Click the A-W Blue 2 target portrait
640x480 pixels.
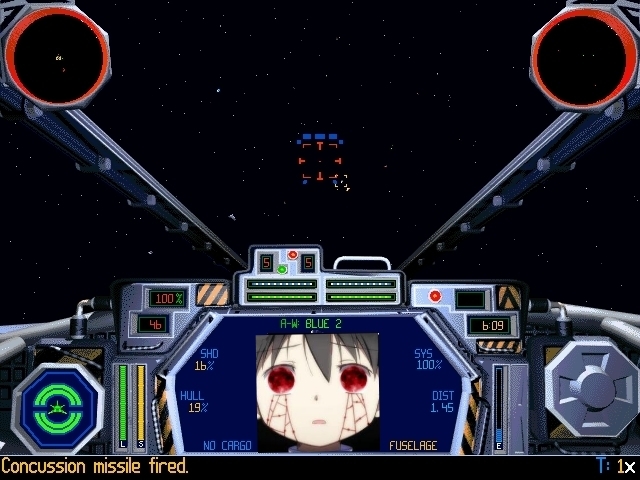coord(318,391)
